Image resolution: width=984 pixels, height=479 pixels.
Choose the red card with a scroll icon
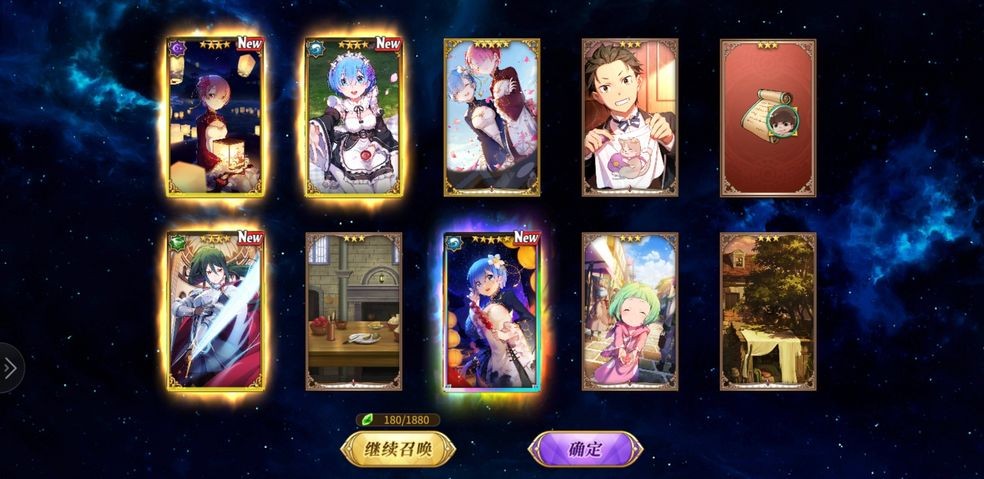coord(768,117)
